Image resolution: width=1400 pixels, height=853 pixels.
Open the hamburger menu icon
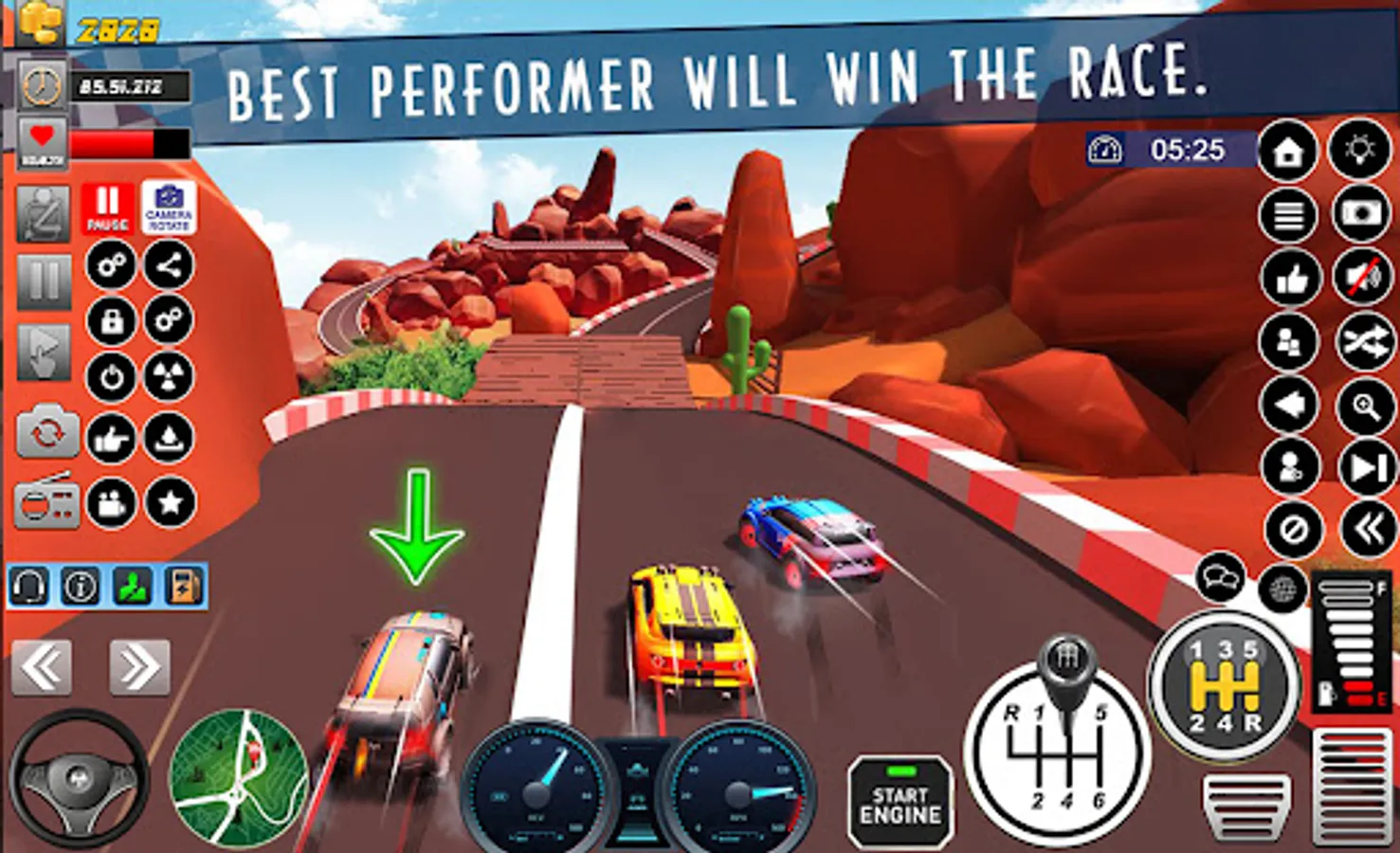point(1288,216)
